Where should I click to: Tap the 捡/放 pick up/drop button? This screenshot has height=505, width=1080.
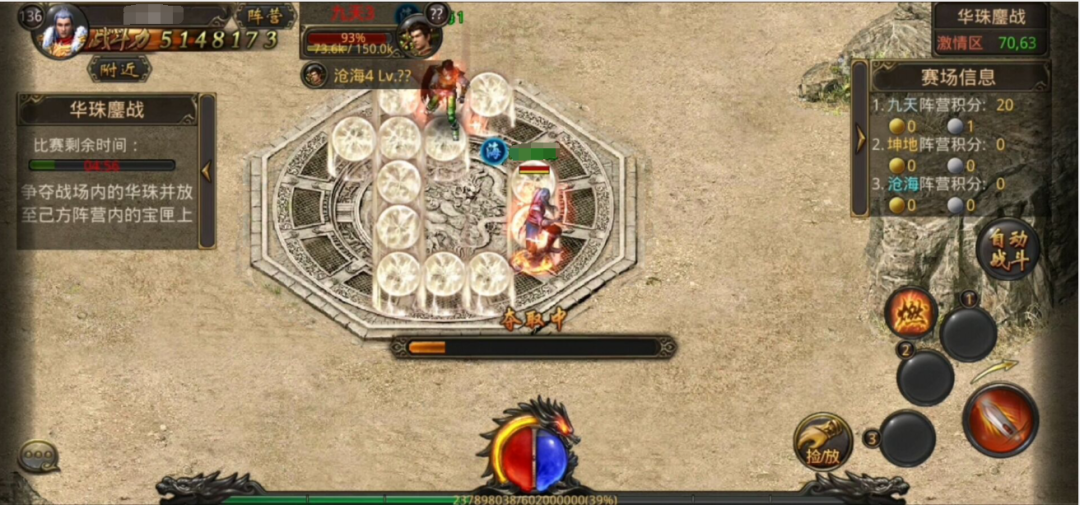[x=823, y=441]
